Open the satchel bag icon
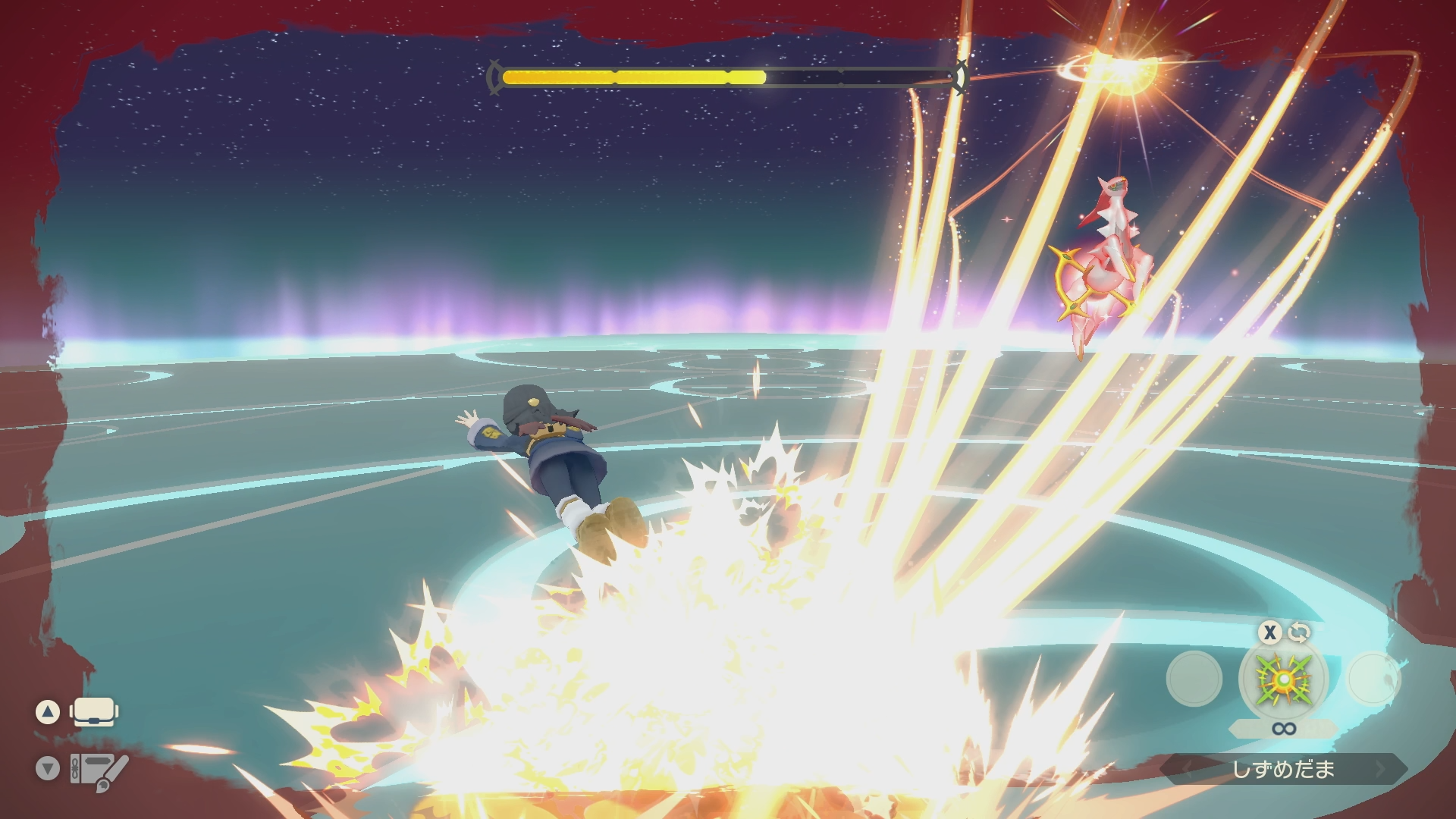 (93, 712)
